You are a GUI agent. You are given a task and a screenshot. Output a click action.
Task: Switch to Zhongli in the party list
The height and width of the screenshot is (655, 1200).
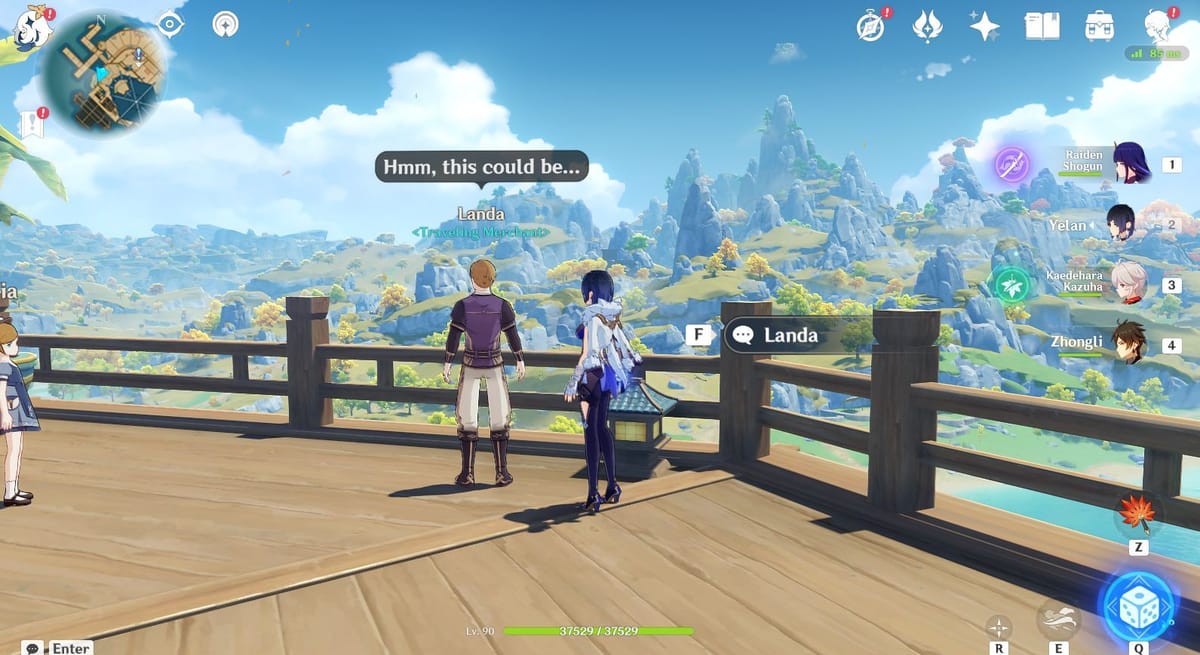(x=1129, y=345)
